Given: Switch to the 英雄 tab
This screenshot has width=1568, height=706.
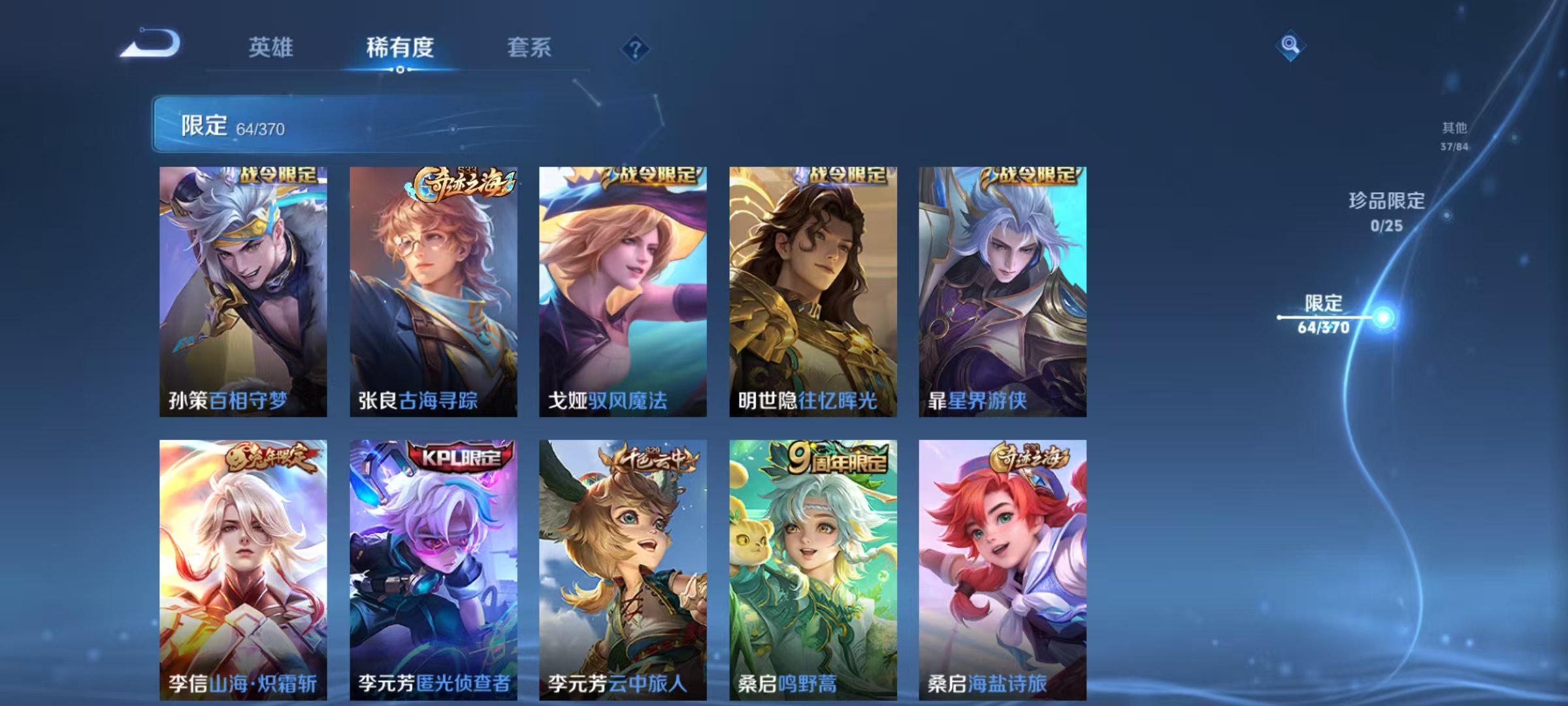Looking at the screenshot, I should coord(272,47).
